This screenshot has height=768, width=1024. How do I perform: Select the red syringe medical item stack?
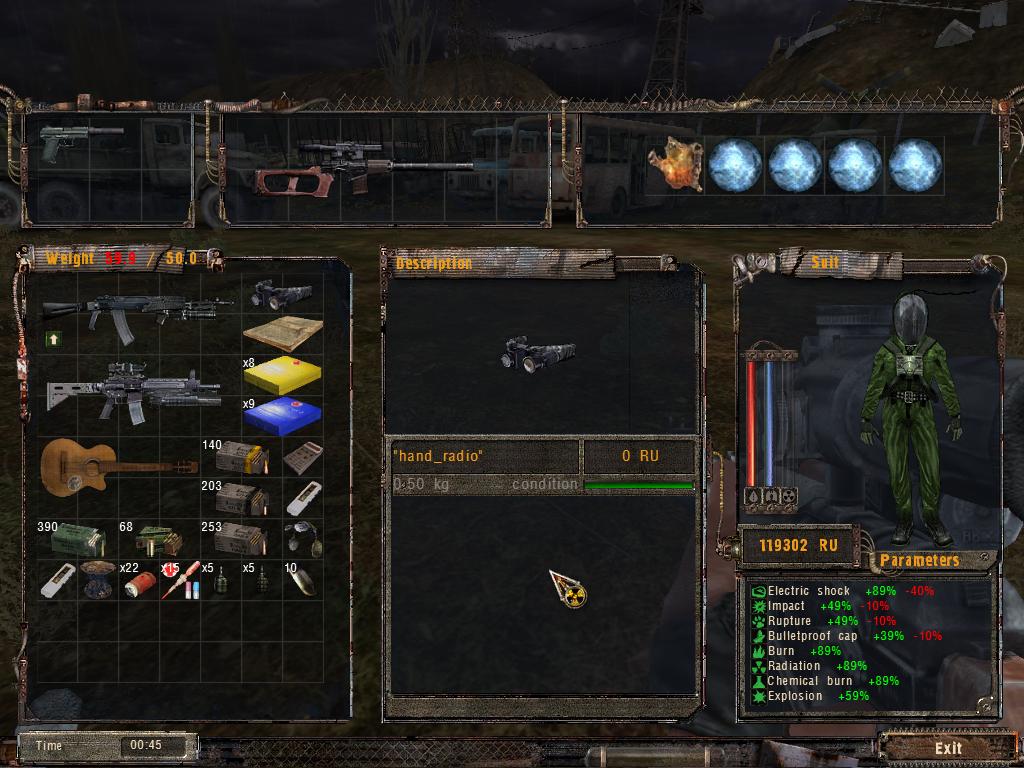point(179,580)
